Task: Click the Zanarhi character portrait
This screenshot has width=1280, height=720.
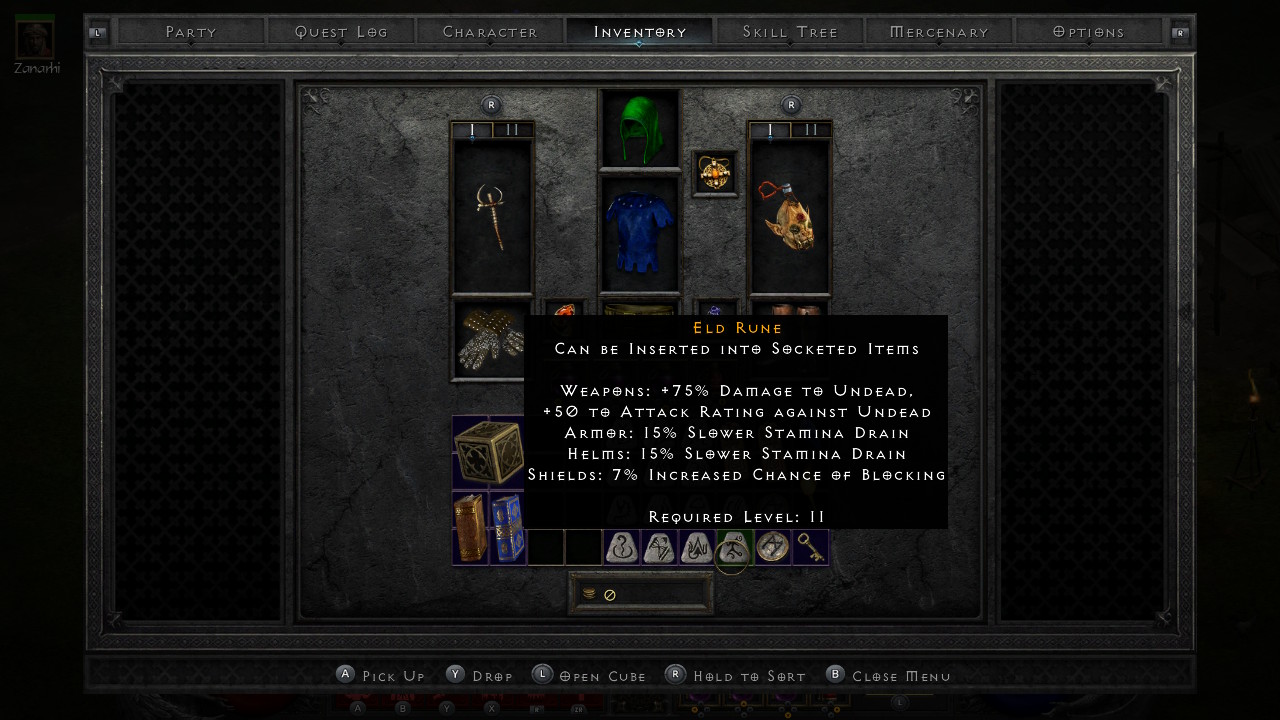Action: pos(35,38)
